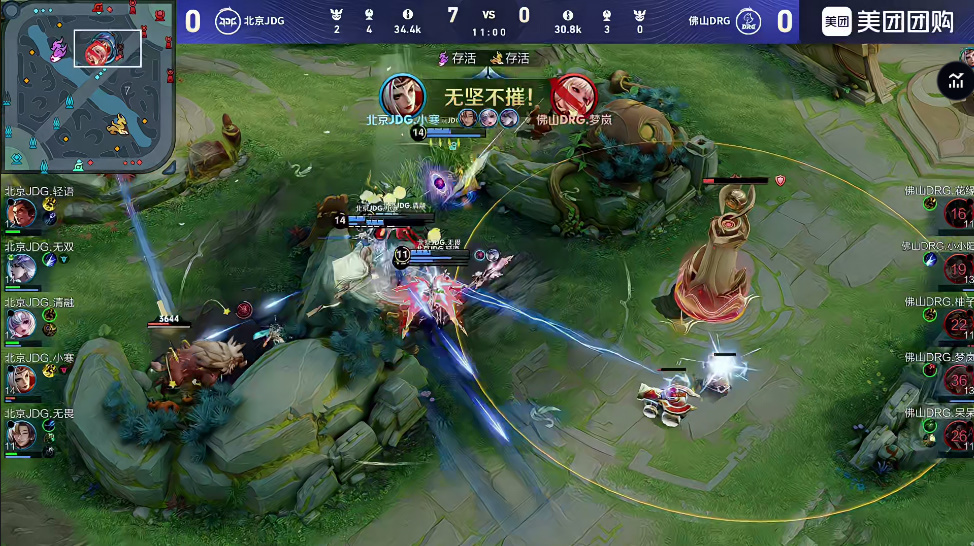Click the 北京JDG team logo
The width and height of the screenshot is (974, 546).
(228, 21)
